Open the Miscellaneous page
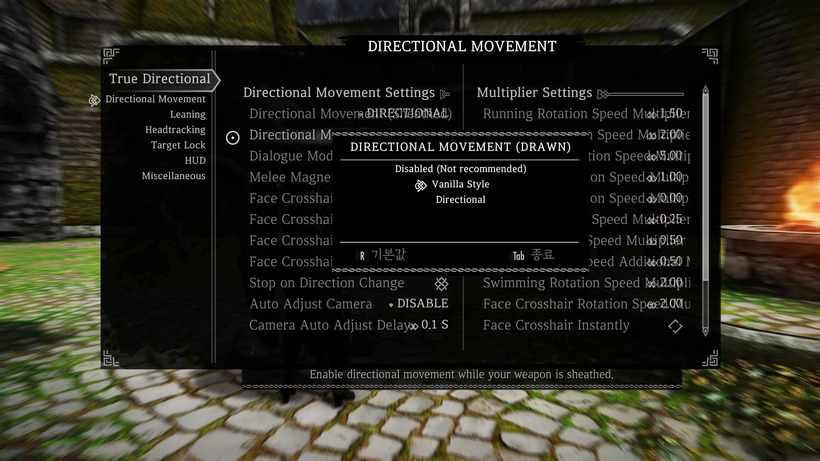The height and width of the screenshot is (461, 820). tap(173, 176)
